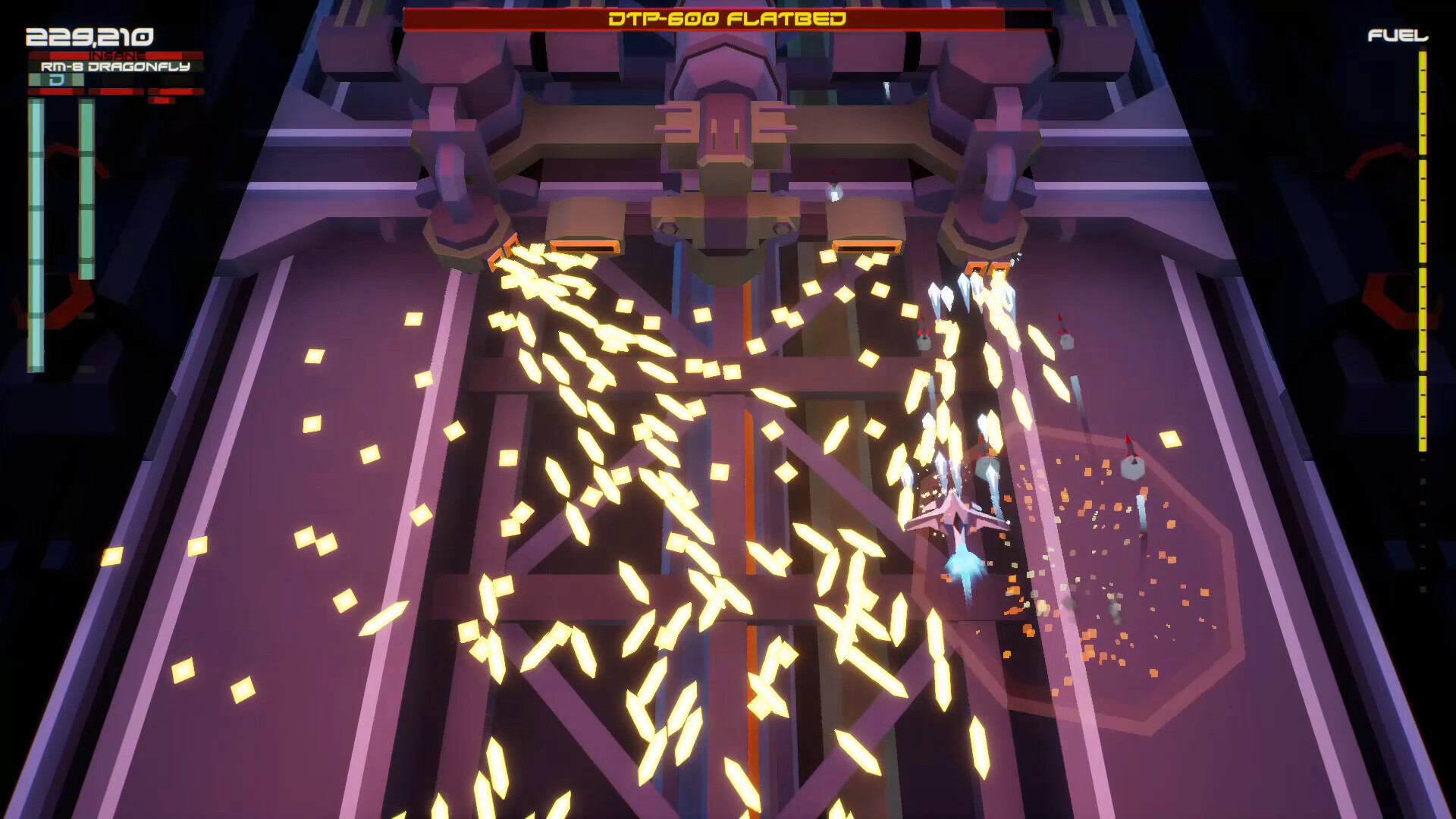Click the INSANE difficulty indicator
Screen dimensions: 1456x819
118,56
